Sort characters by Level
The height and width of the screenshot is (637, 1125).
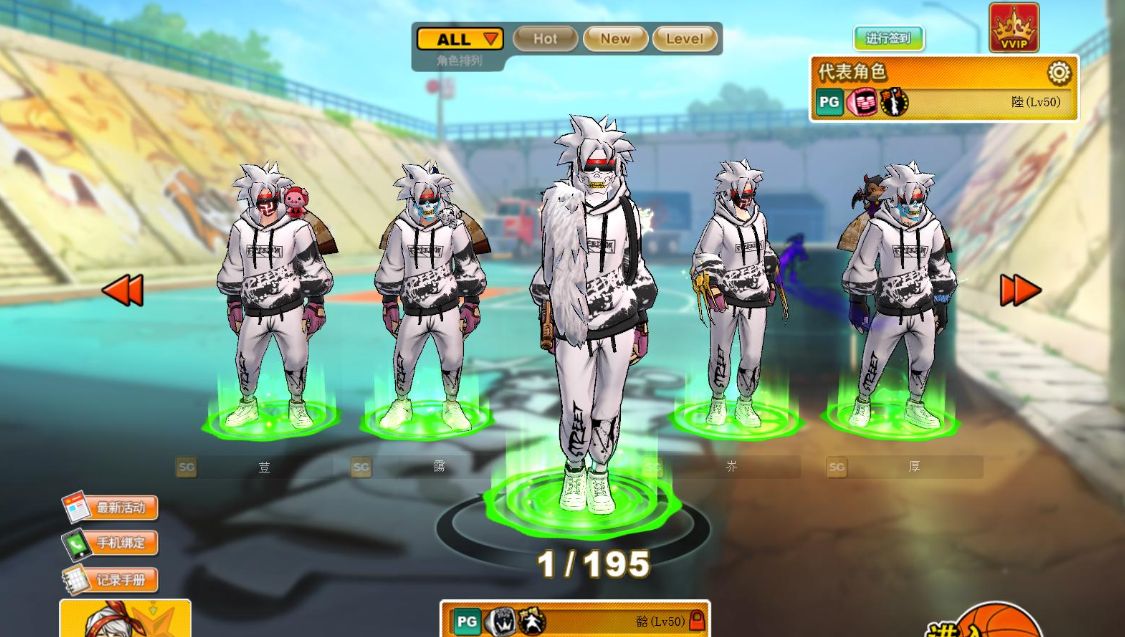click(x=685, y=39)
